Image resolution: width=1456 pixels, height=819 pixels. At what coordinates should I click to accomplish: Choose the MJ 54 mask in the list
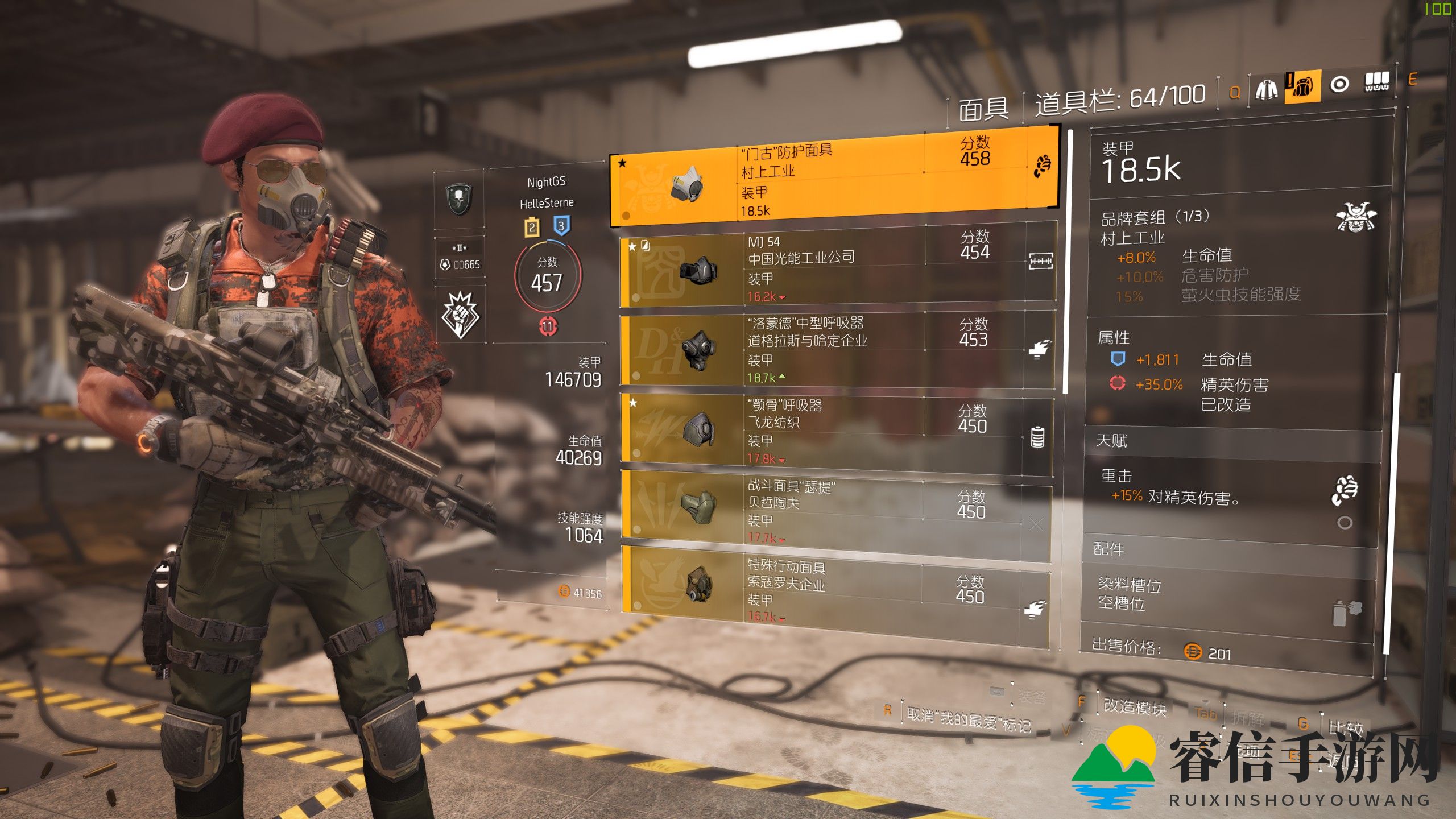[x=836, y=266]
